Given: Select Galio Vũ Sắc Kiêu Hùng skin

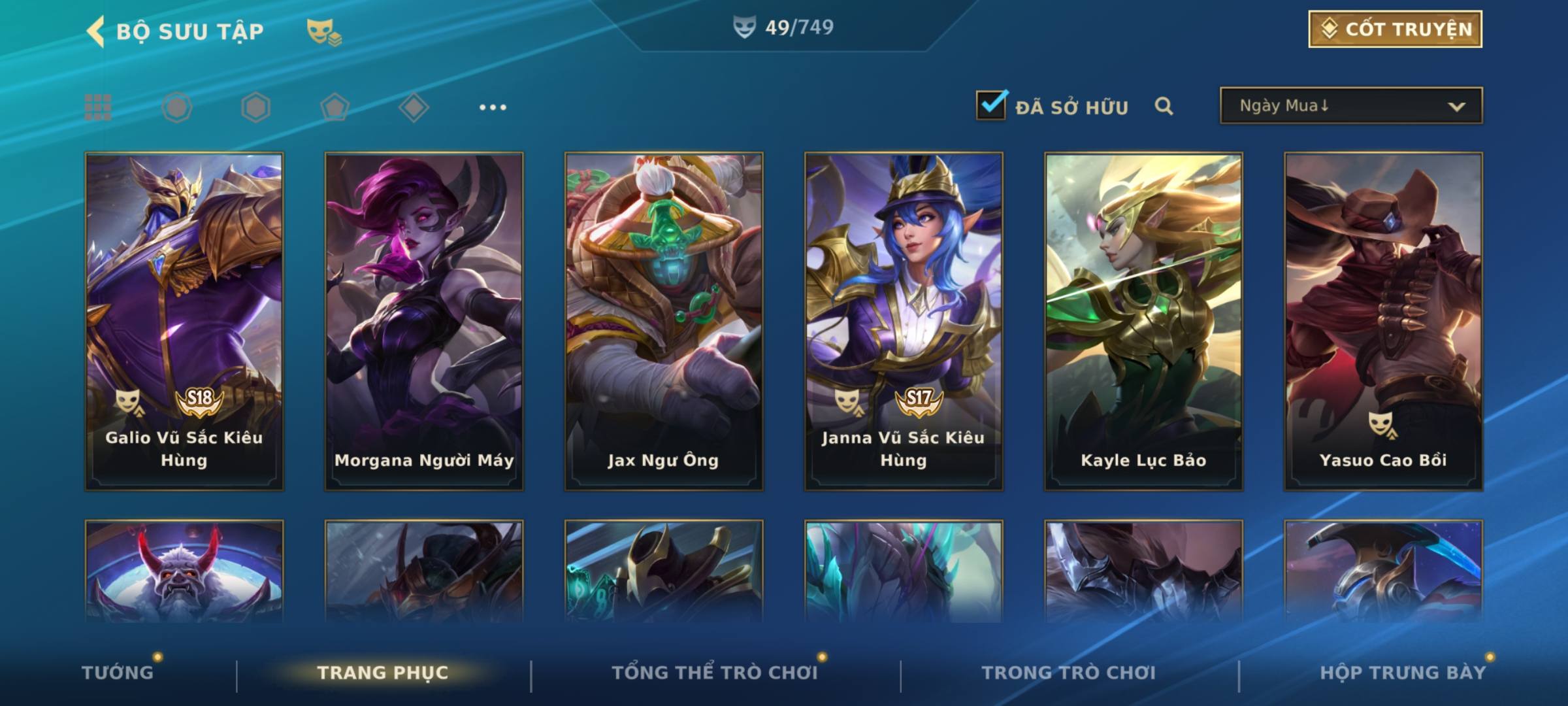Looking at the screenshot, I should tap(184, 320).
